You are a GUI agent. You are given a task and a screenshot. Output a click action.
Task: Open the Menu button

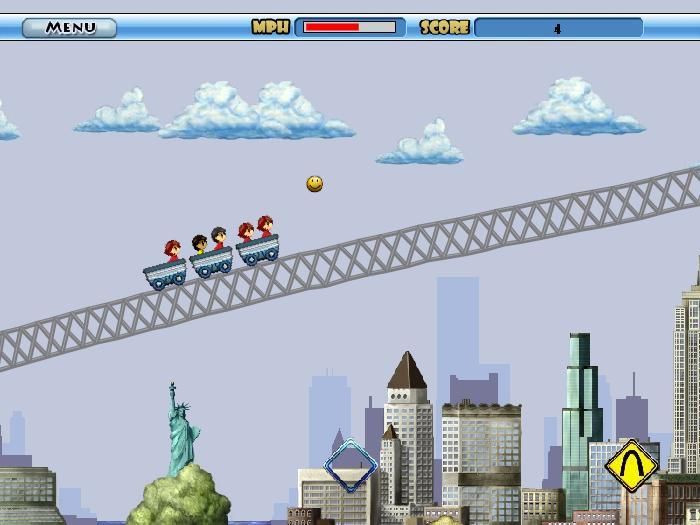click(69, 27)
